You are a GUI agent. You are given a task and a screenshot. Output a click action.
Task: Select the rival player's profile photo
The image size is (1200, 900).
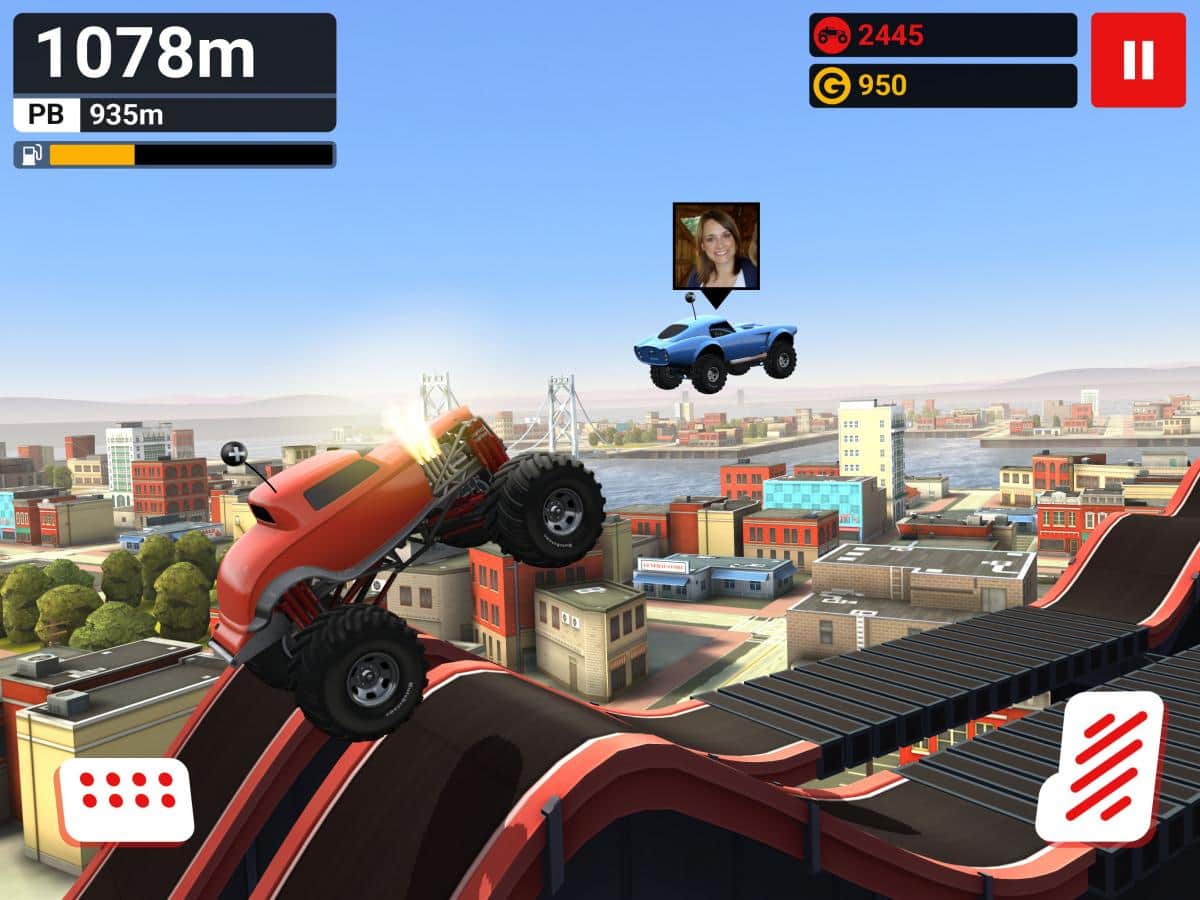coord(716,246)
